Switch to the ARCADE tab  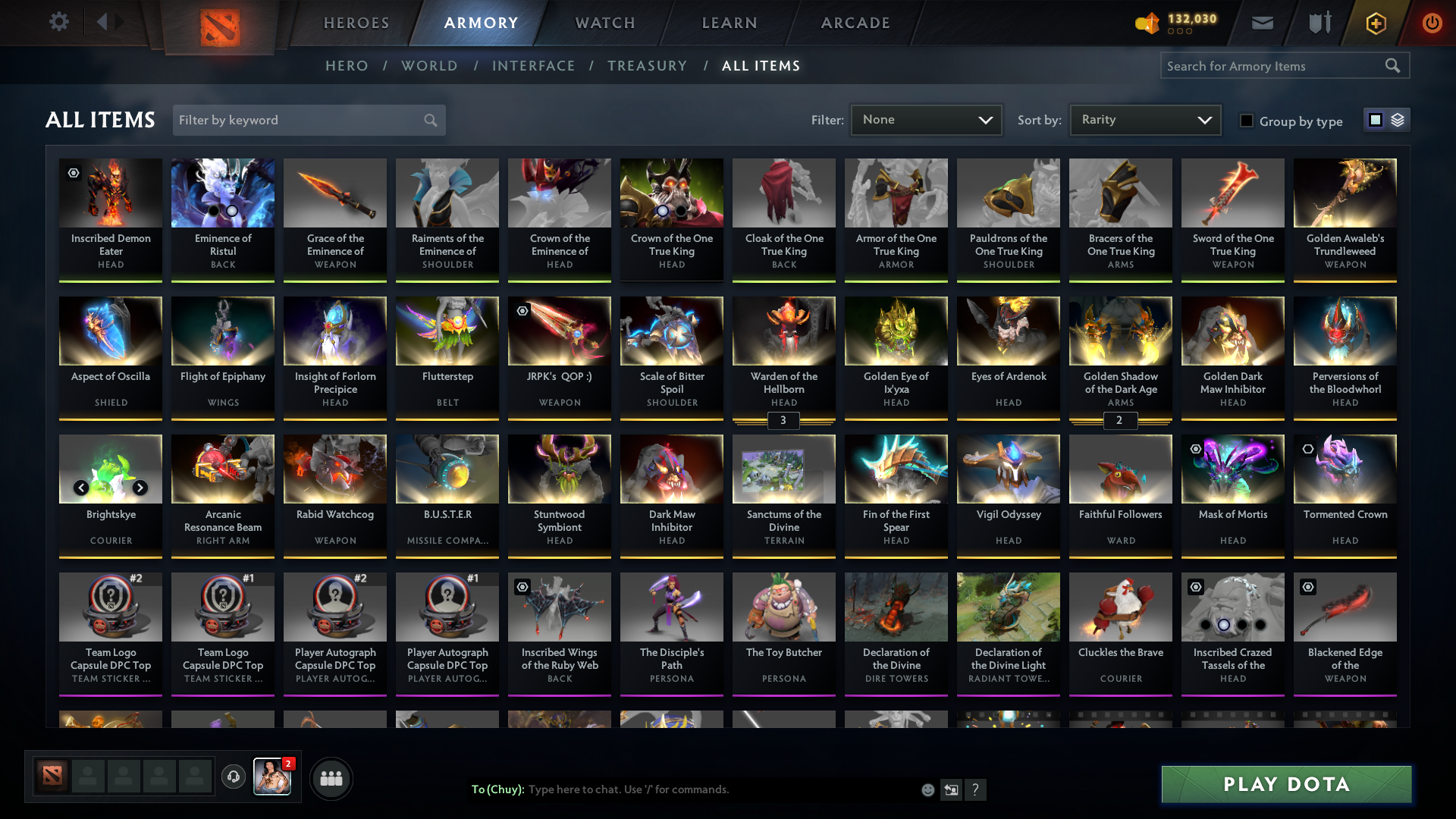(x=855, y=23)
